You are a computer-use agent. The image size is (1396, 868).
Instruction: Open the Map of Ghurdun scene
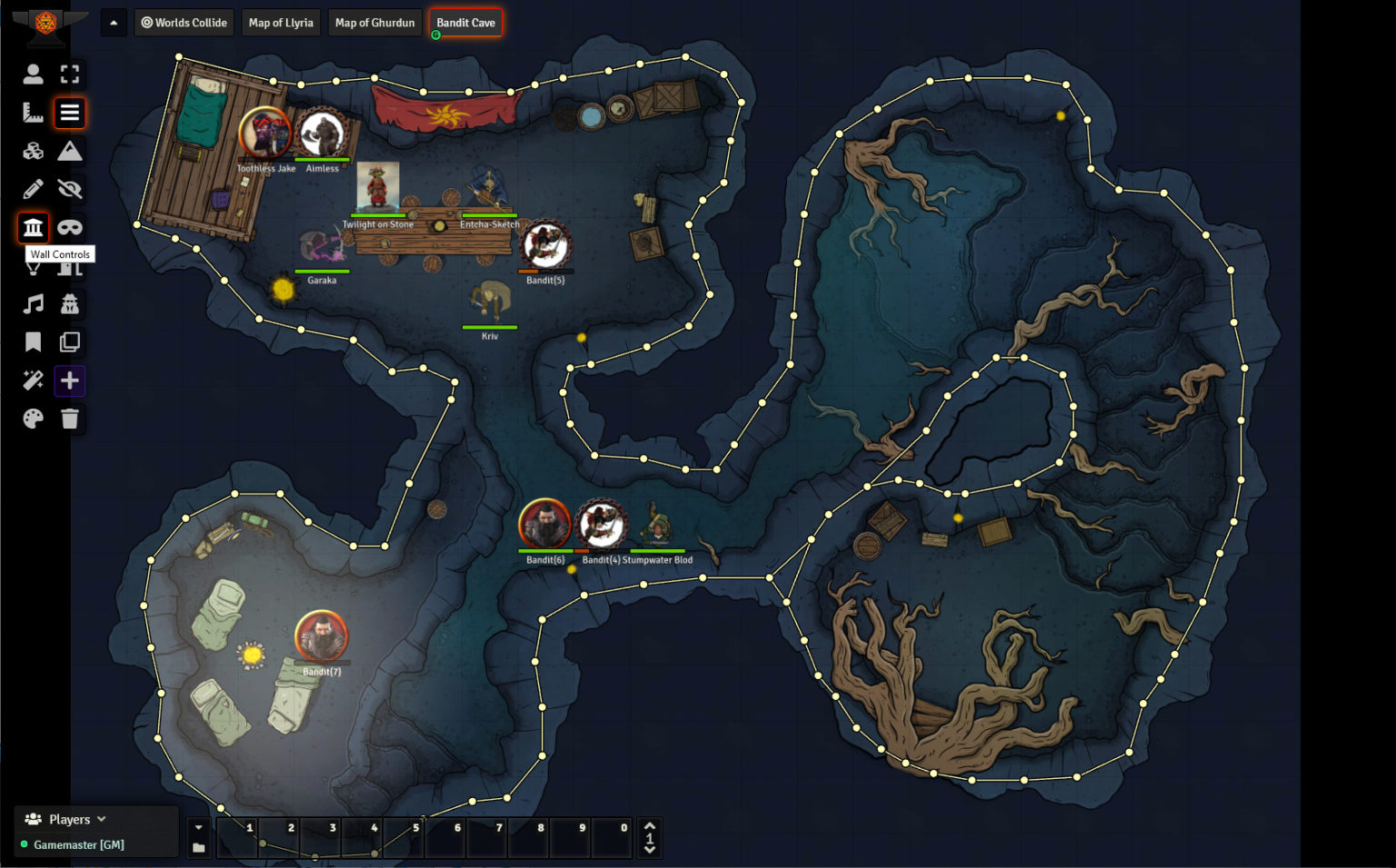pyautogui.click(x=374, y=23)
